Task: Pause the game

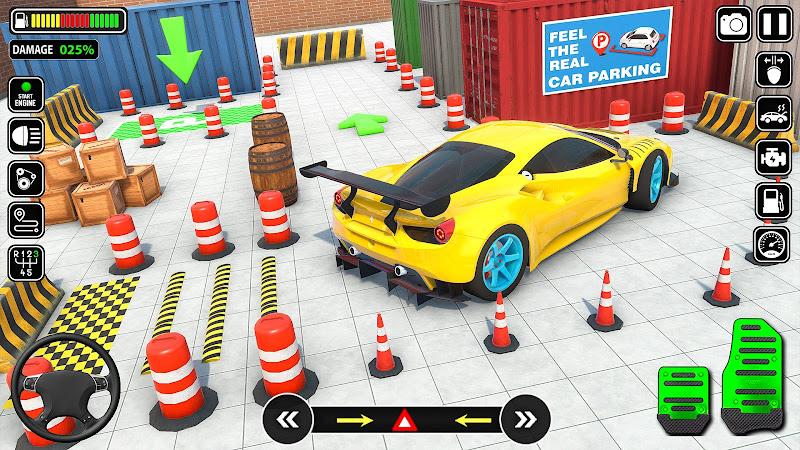Action: [773, 22]
